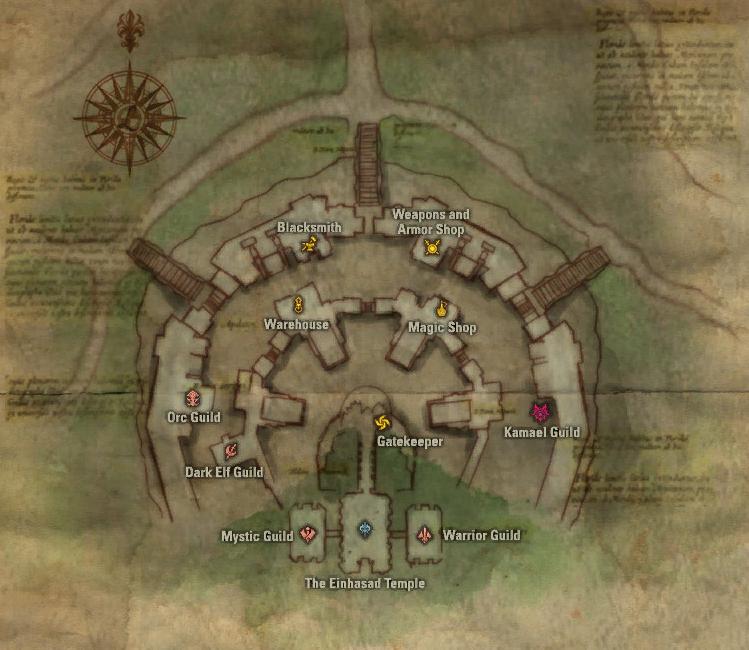
Task: Choose the Mystic Guild marker
Action: click(x=308, y=535)
